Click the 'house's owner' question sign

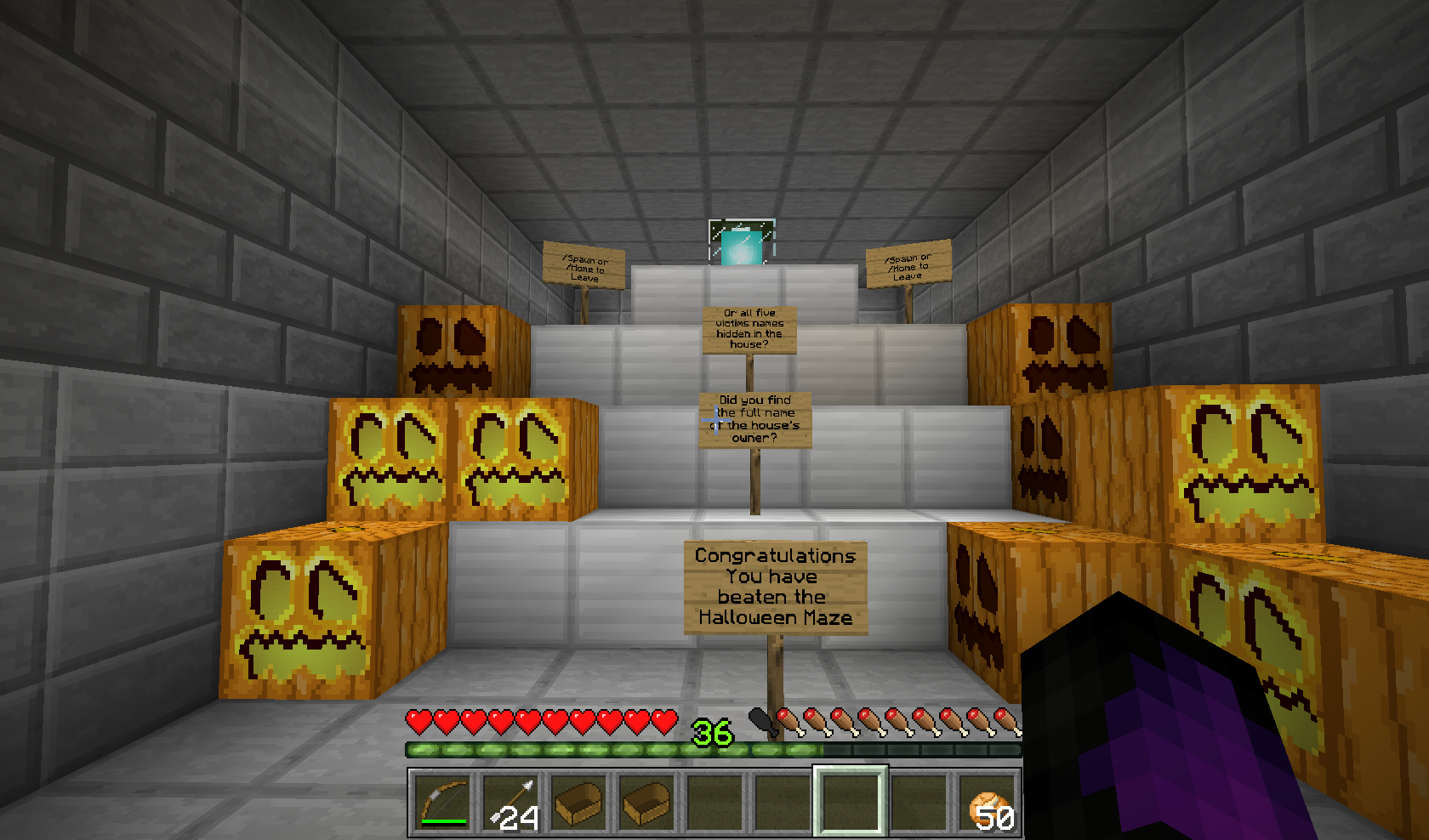pyautogui.click(x=754, y=418)
